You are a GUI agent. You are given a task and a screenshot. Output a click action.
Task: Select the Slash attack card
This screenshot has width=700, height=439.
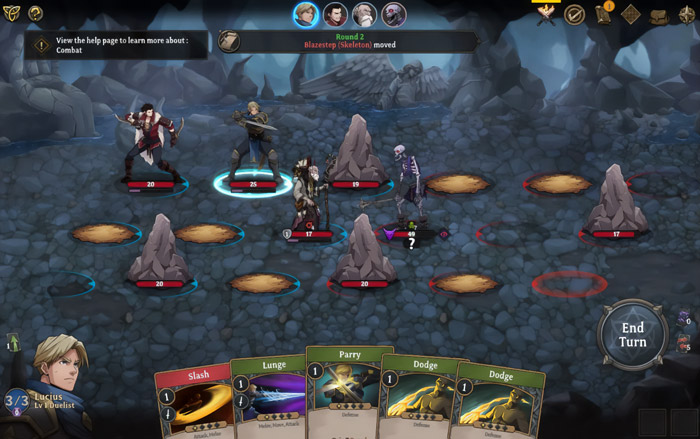pyautogui.click(x=196, y=400)
